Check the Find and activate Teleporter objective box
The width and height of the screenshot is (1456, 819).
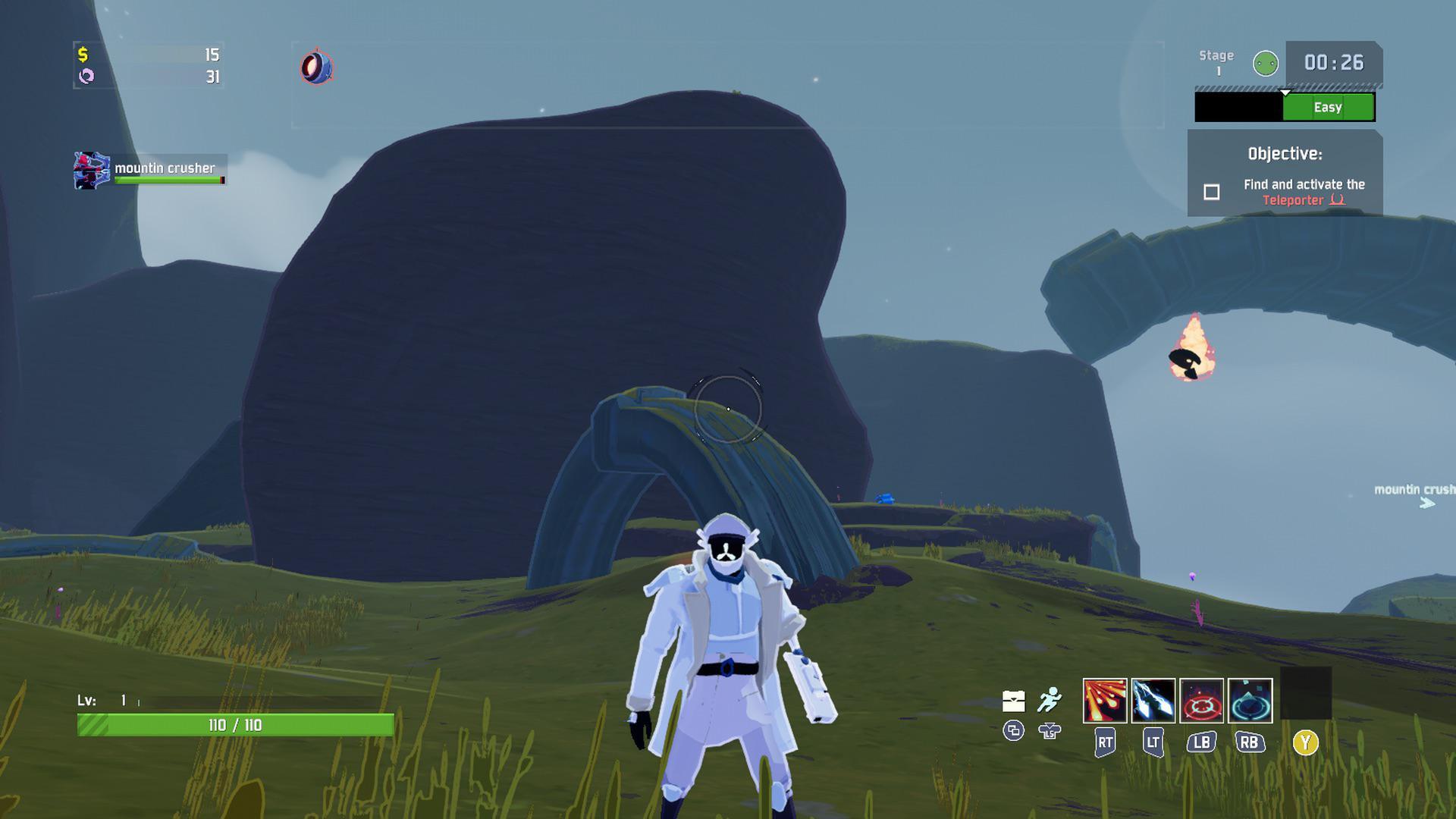1211,193
